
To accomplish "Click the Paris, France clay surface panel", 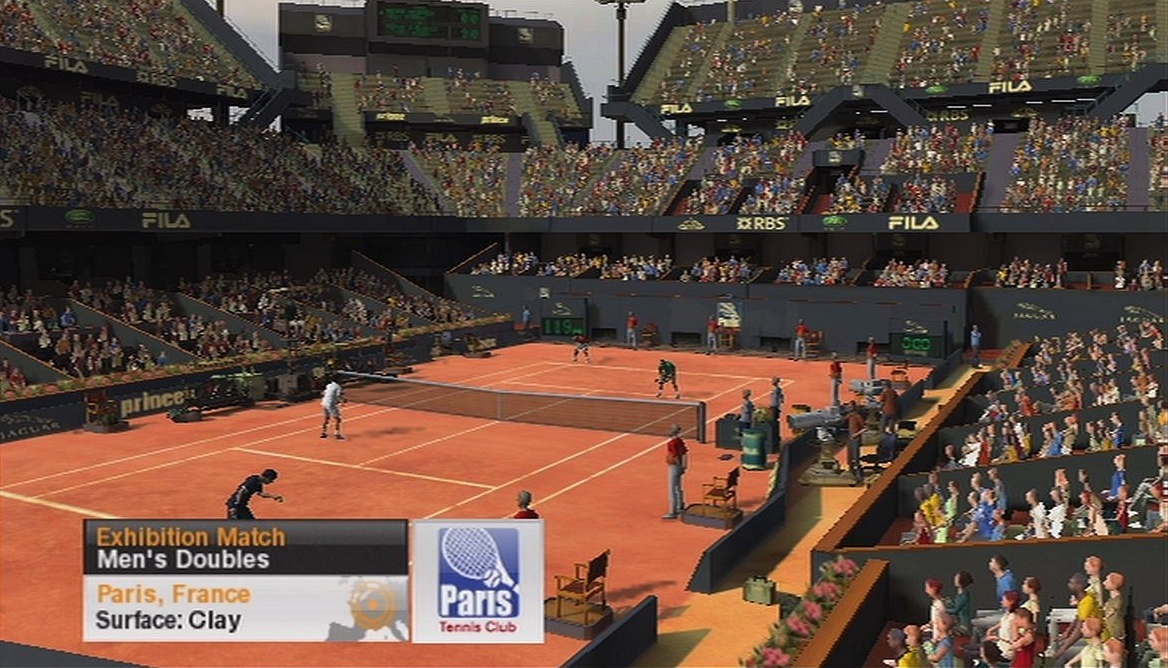I will coord(245,607).
